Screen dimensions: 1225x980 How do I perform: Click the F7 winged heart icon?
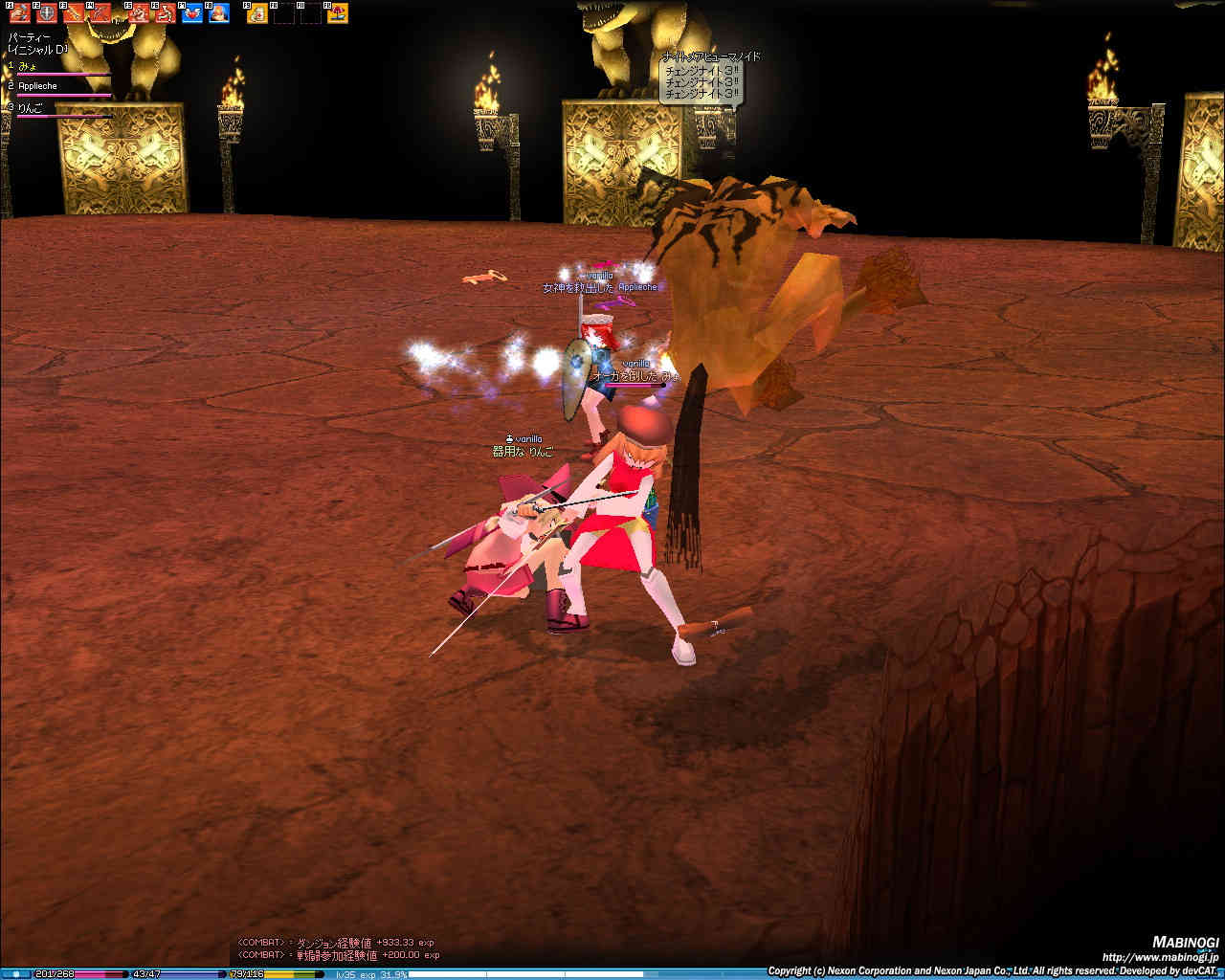tap(192, 13)
